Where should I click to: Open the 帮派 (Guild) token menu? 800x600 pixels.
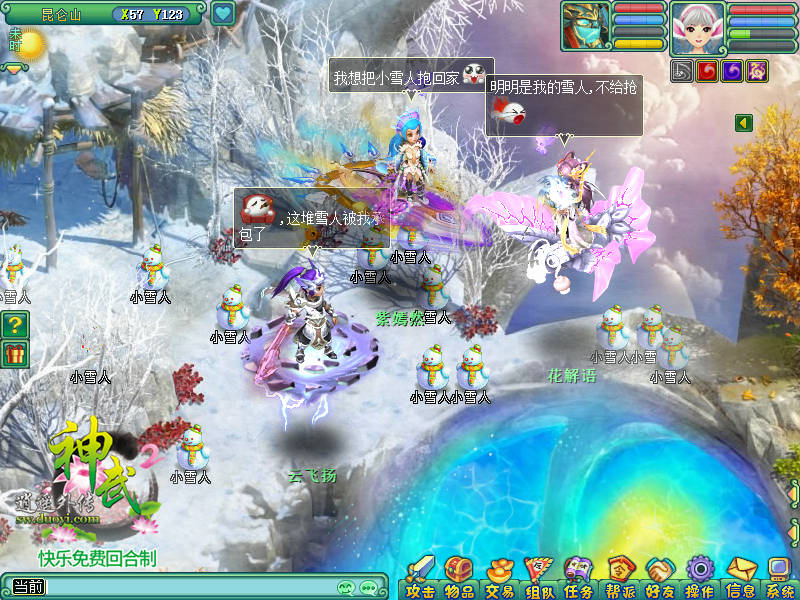621,577
